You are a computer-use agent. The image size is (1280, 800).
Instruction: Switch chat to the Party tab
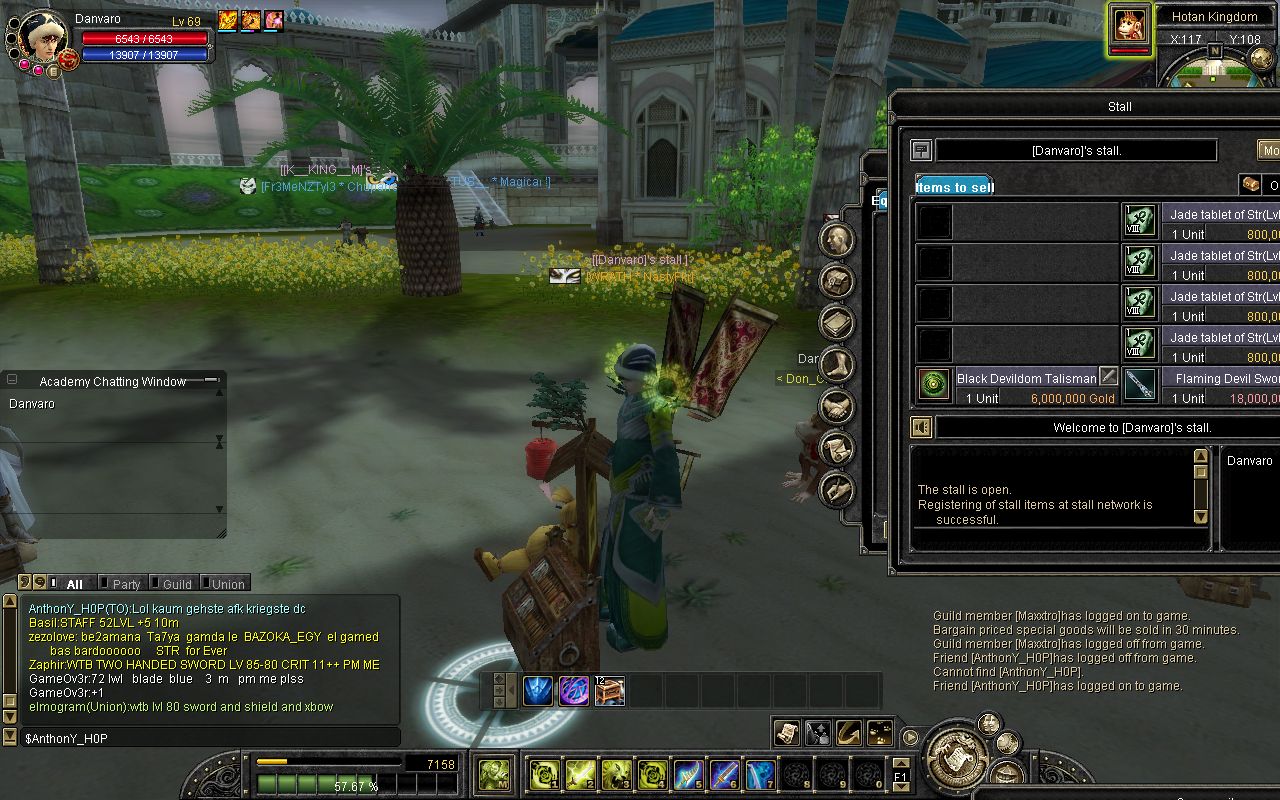coord(126,584)
